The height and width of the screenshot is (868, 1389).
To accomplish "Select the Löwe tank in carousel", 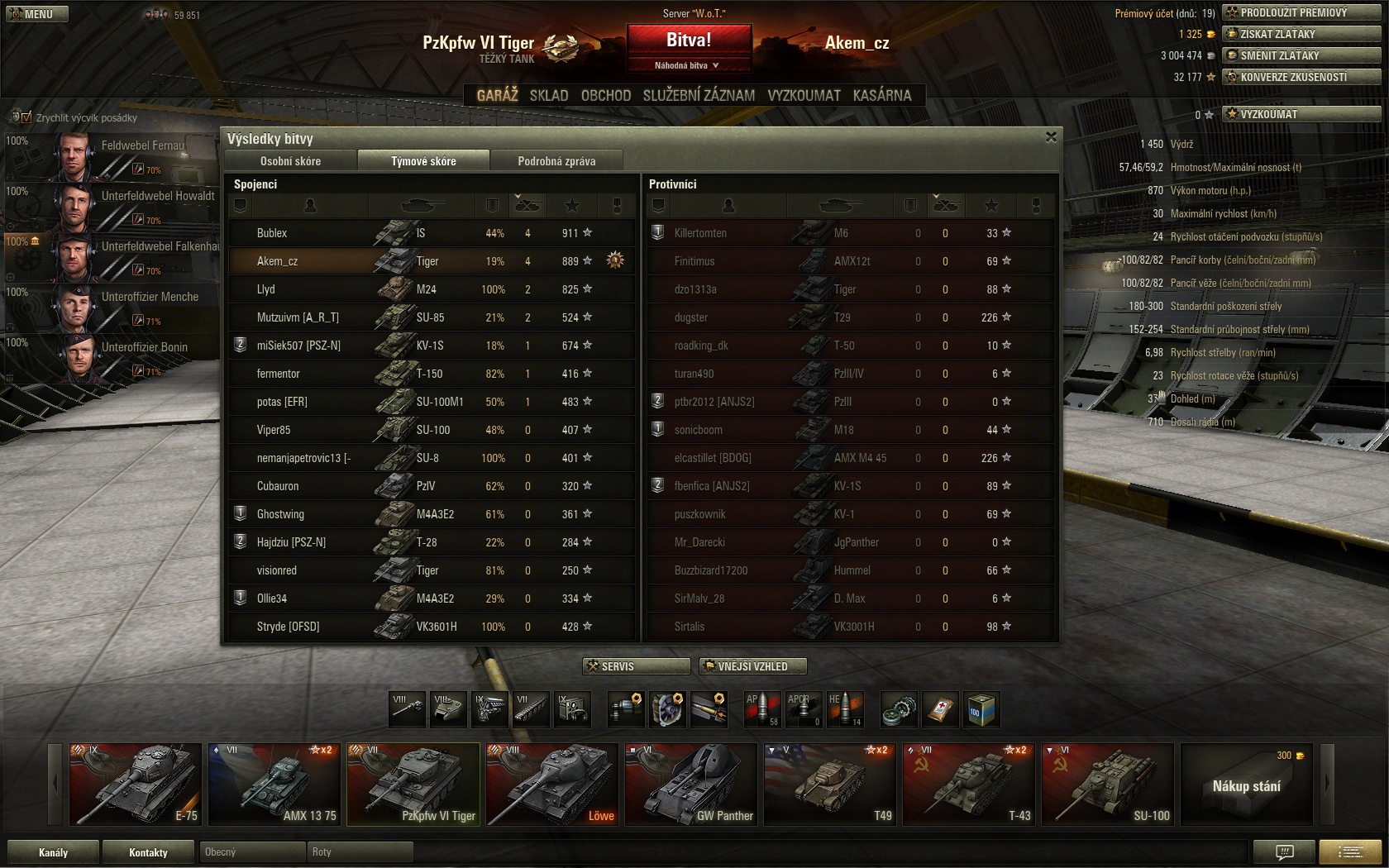I will (551, 784).
